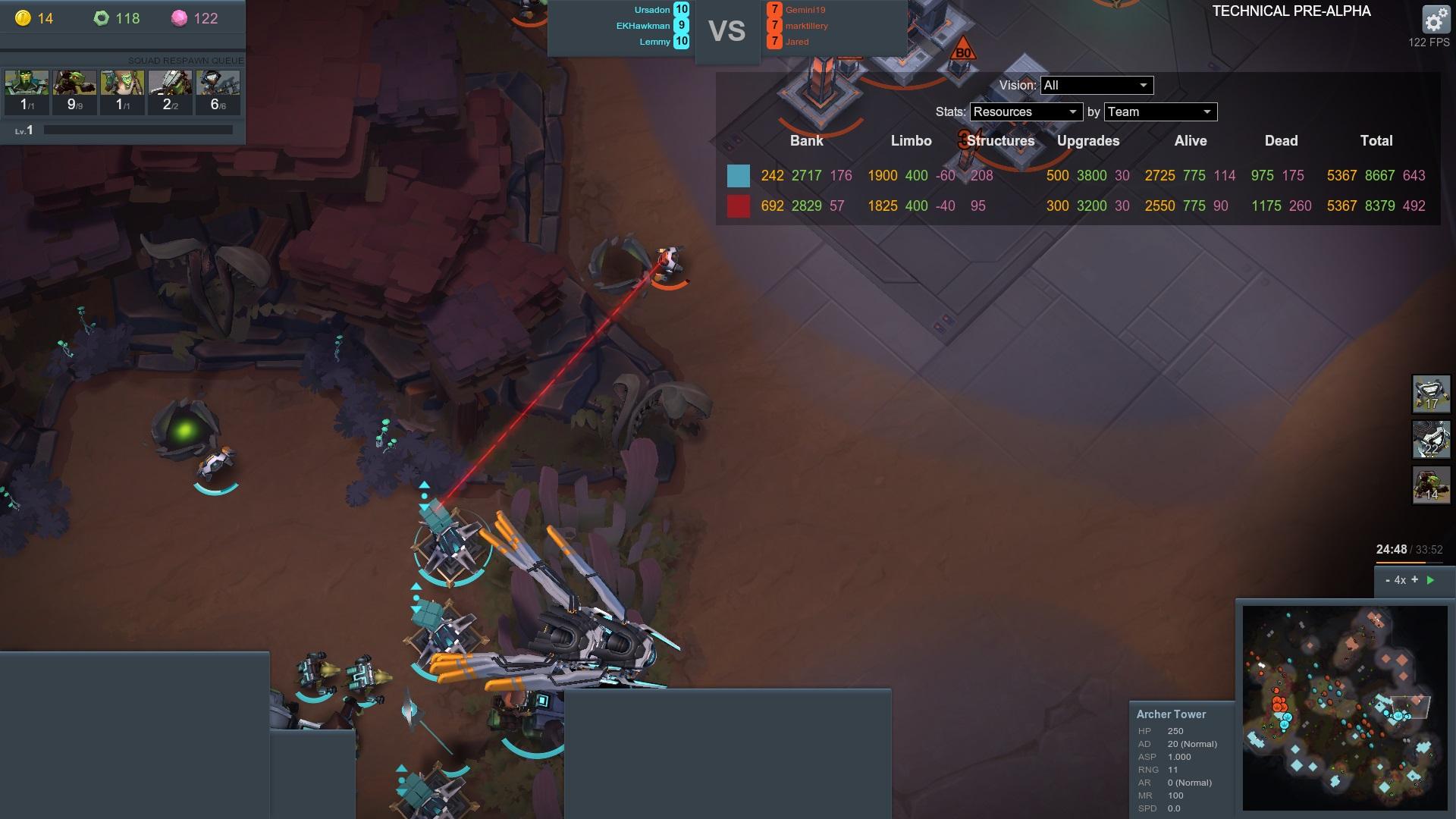Select player Gemini19 in the scoreboard
The height and width of the screenshot is (819, 1456).
click(x=805, y=10)
